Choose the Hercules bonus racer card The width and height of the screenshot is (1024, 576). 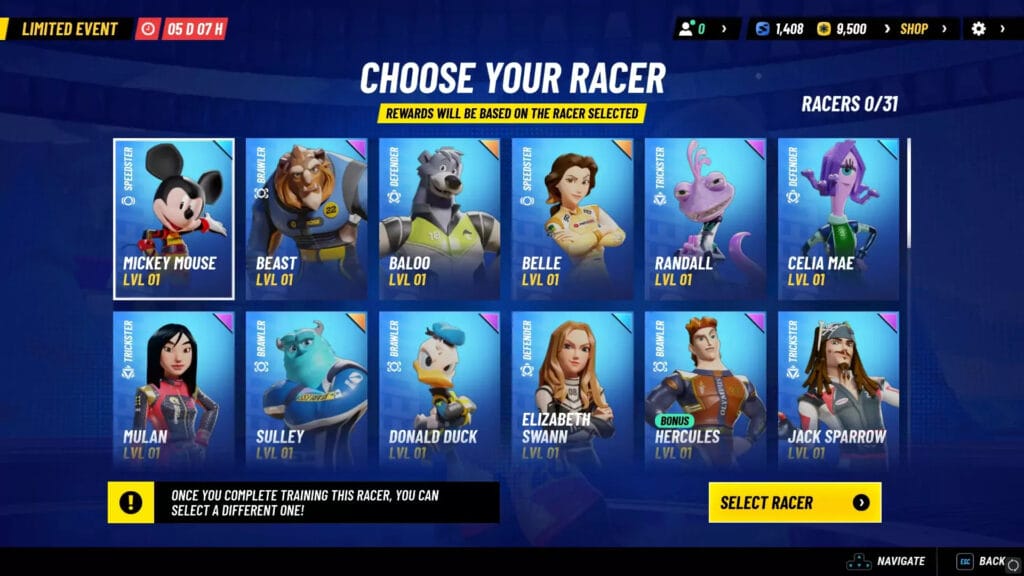tap(705, 389)
